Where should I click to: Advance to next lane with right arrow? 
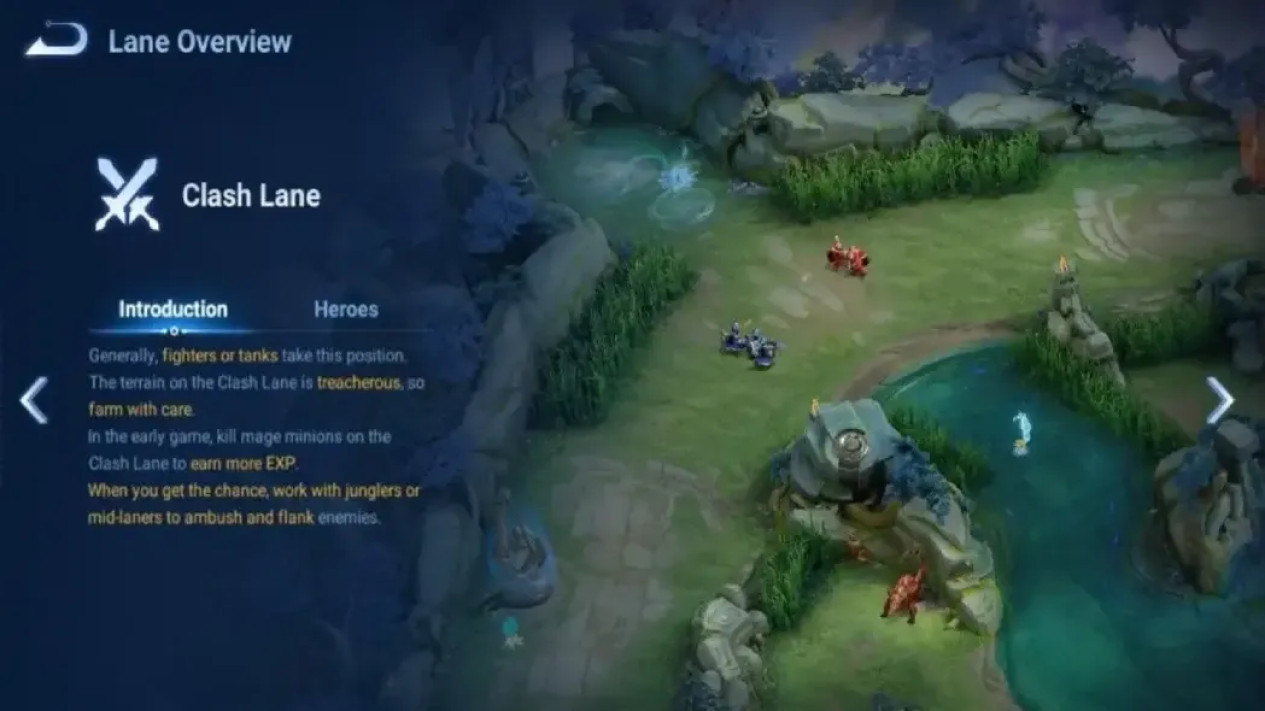click(1219, 400)
